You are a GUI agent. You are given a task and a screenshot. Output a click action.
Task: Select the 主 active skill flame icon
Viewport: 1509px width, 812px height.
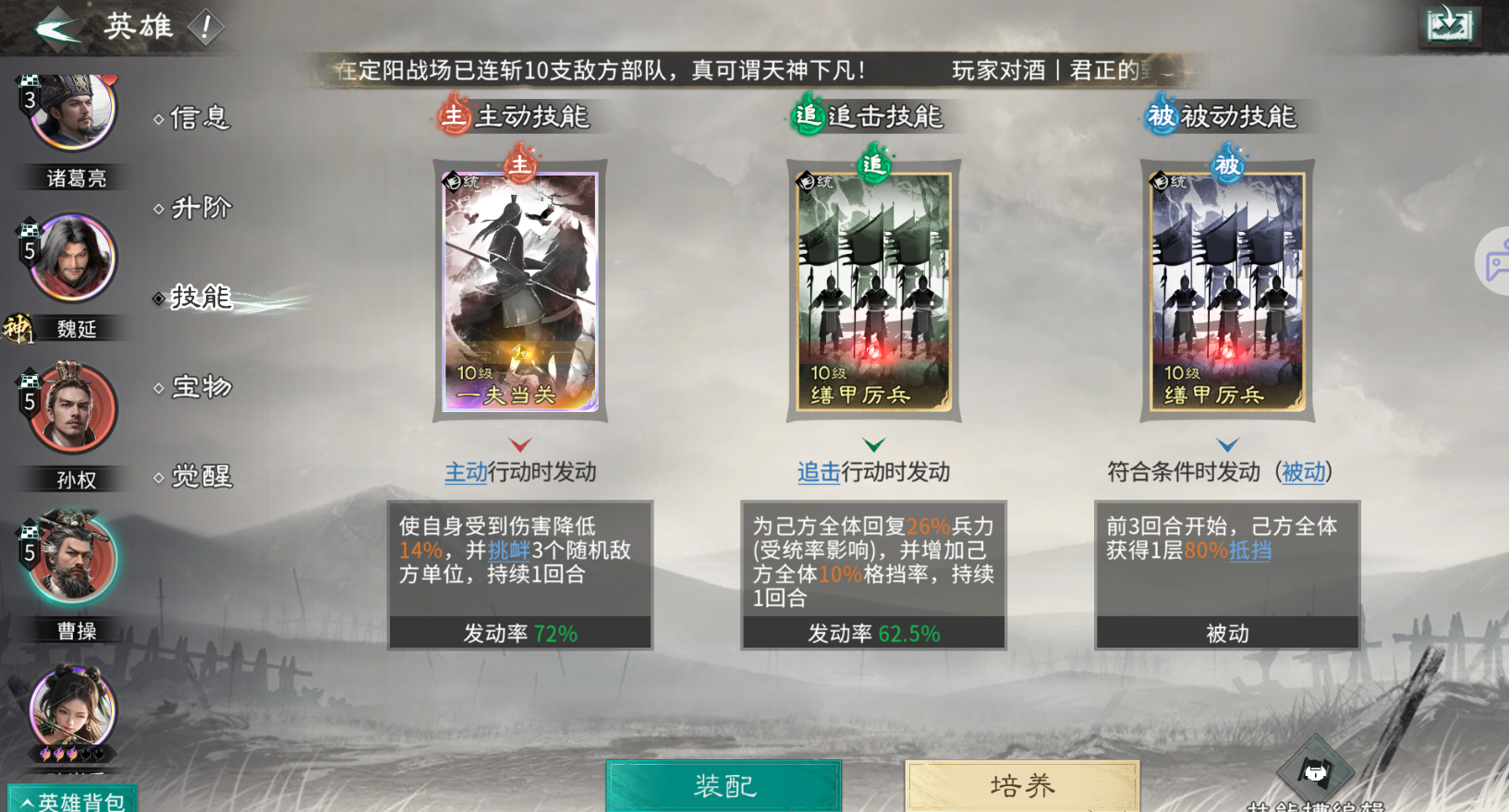(453, 116)
